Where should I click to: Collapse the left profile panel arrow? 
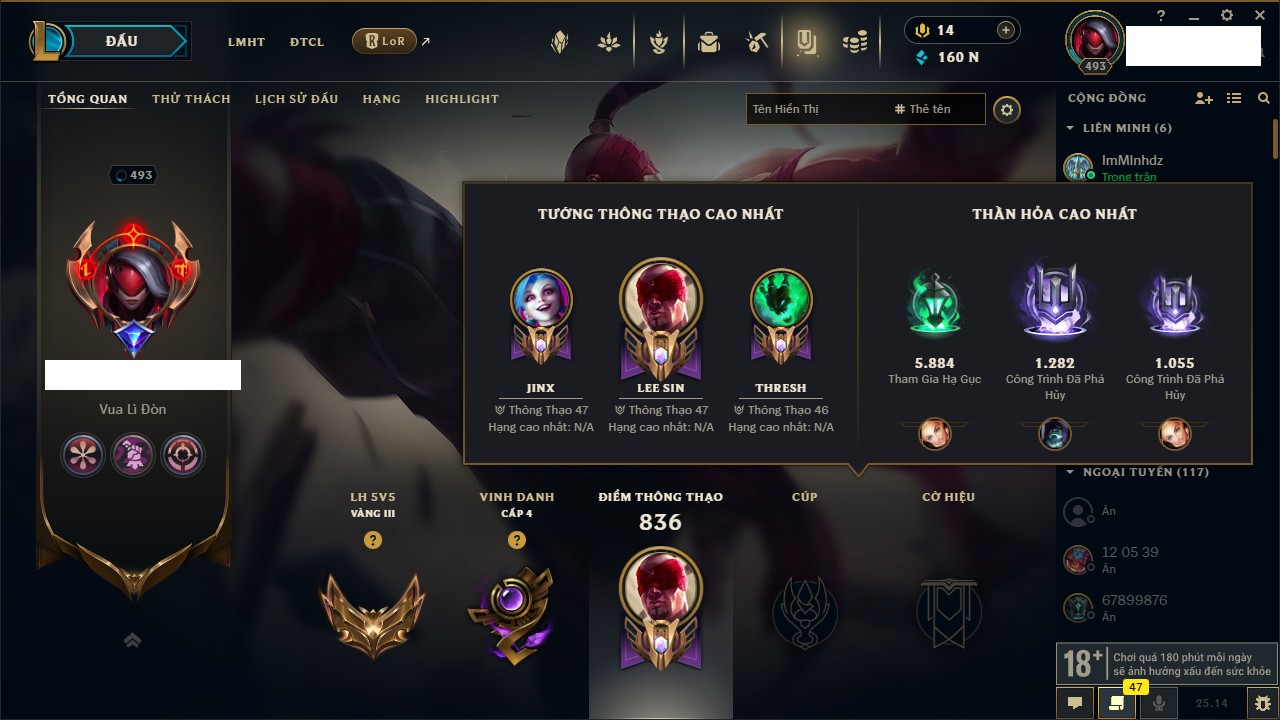tap(132, 640)
